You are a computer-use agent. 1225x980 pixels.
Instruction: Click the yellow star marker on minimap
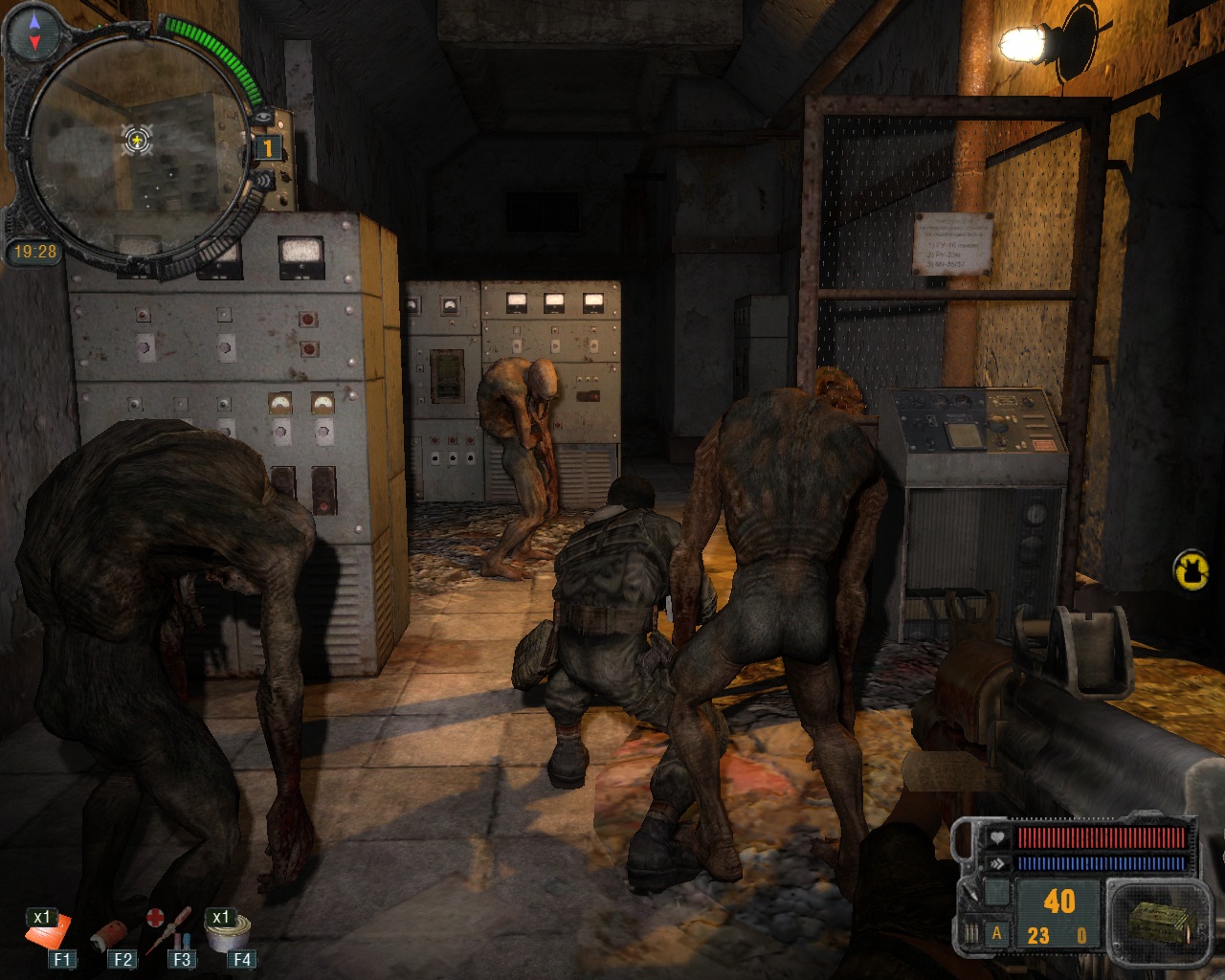(138, 142)
